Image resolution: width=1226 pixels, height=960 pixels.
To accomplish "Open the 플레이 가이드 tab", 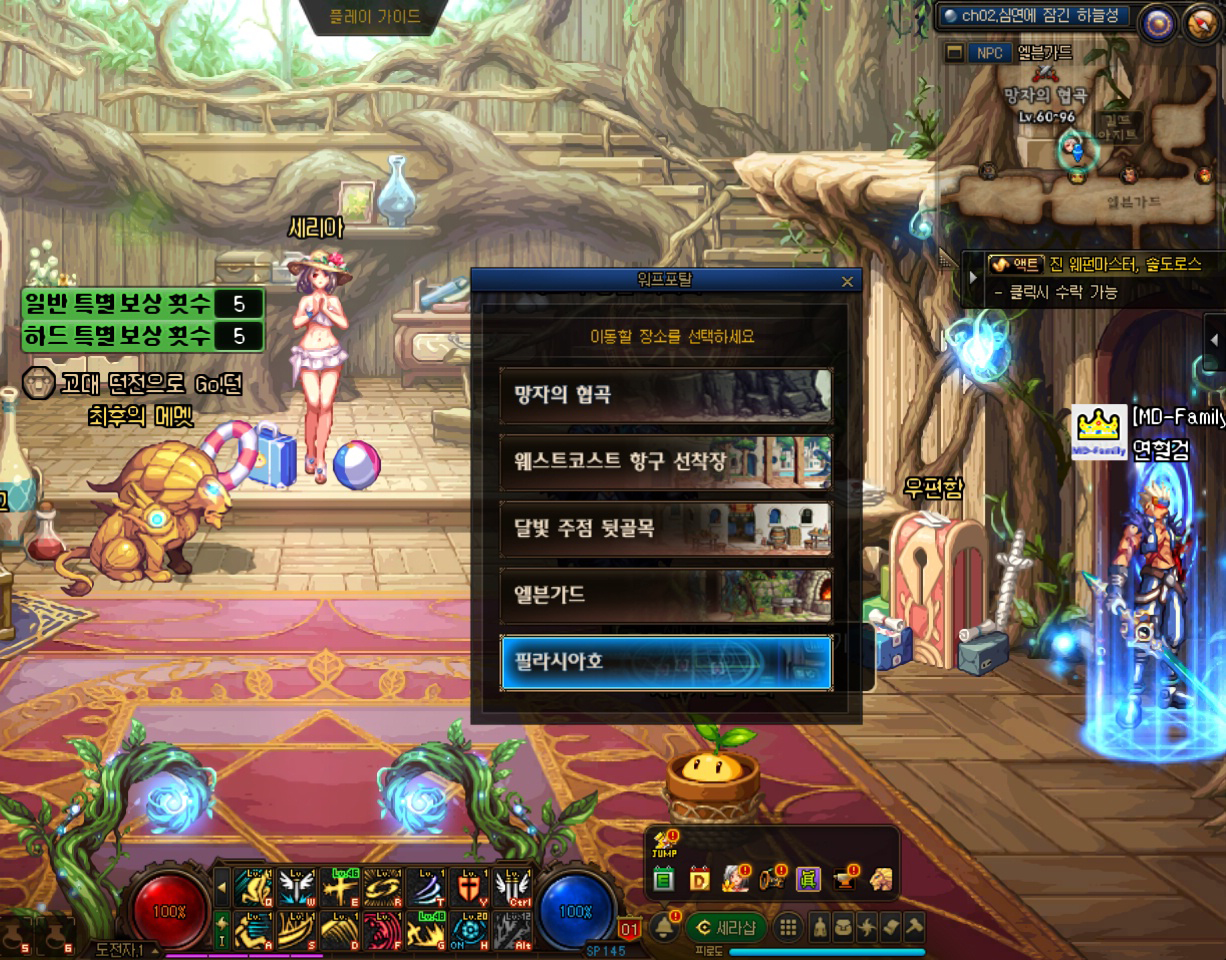I will (x=375, y=17).
